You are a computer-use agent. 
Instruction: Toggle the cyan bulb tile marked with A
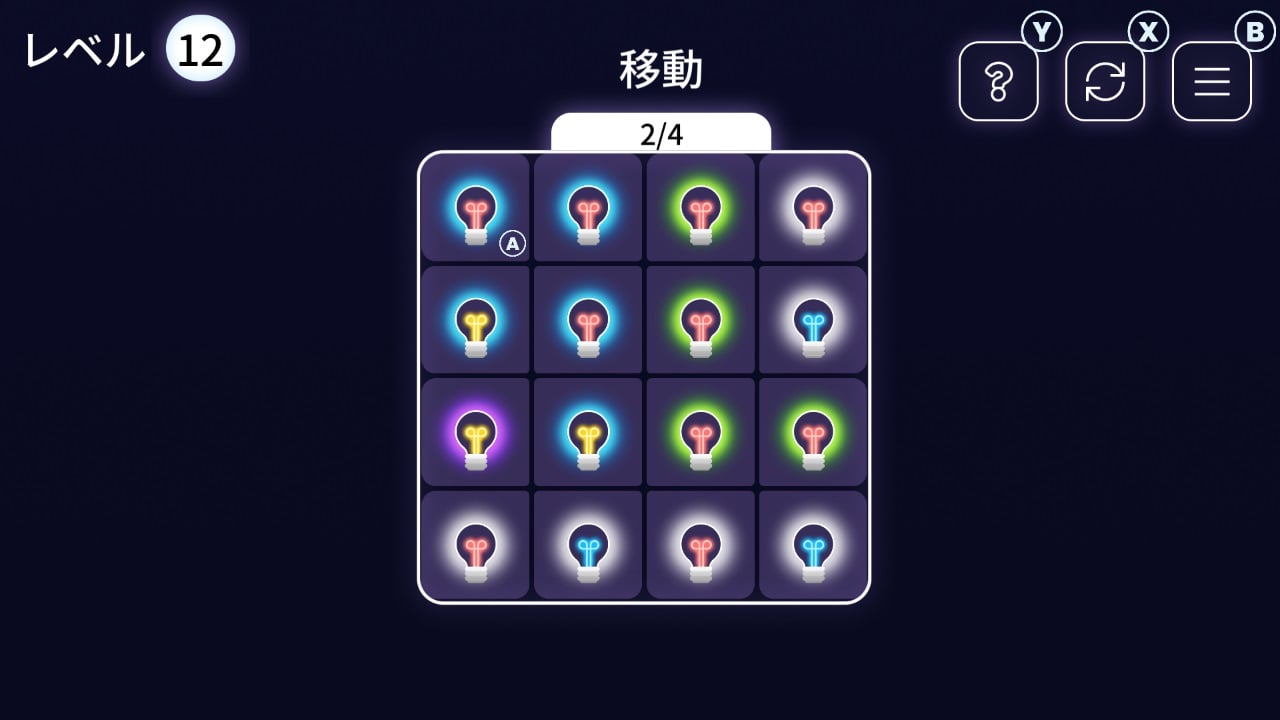pos(476,208)
